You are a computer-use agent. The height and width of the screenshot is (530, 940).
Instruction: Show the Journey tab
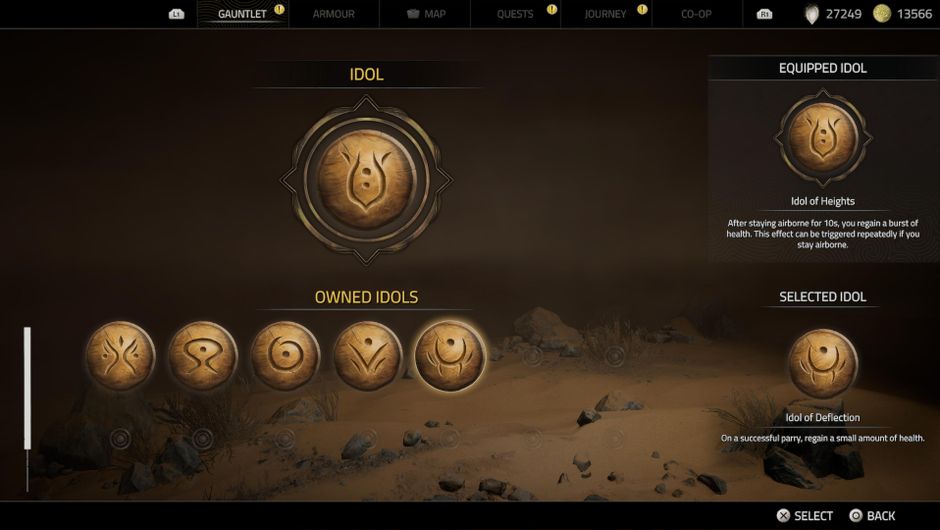click(605, 14)
